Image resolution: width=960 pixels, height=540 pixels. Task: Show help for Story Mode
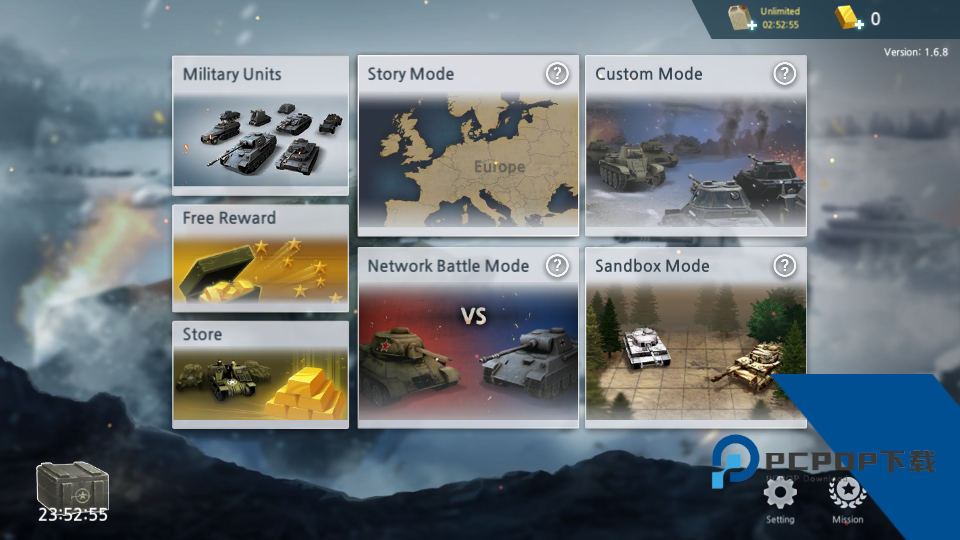click(x=557, y=73)
